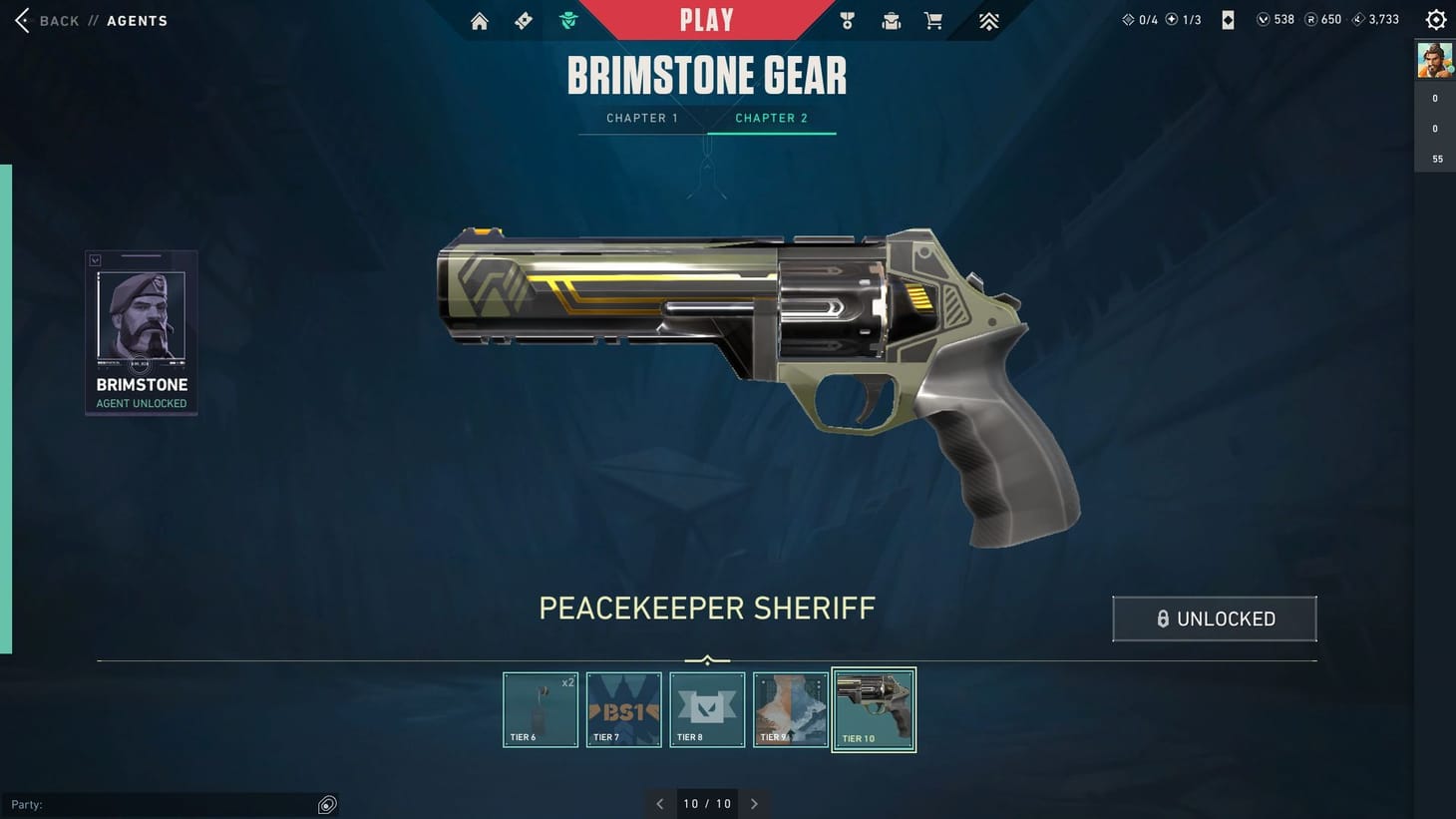Viewport: 1456px width, 819px height.
Task: Select the Agents tab icon
Action: coord(567,19)
